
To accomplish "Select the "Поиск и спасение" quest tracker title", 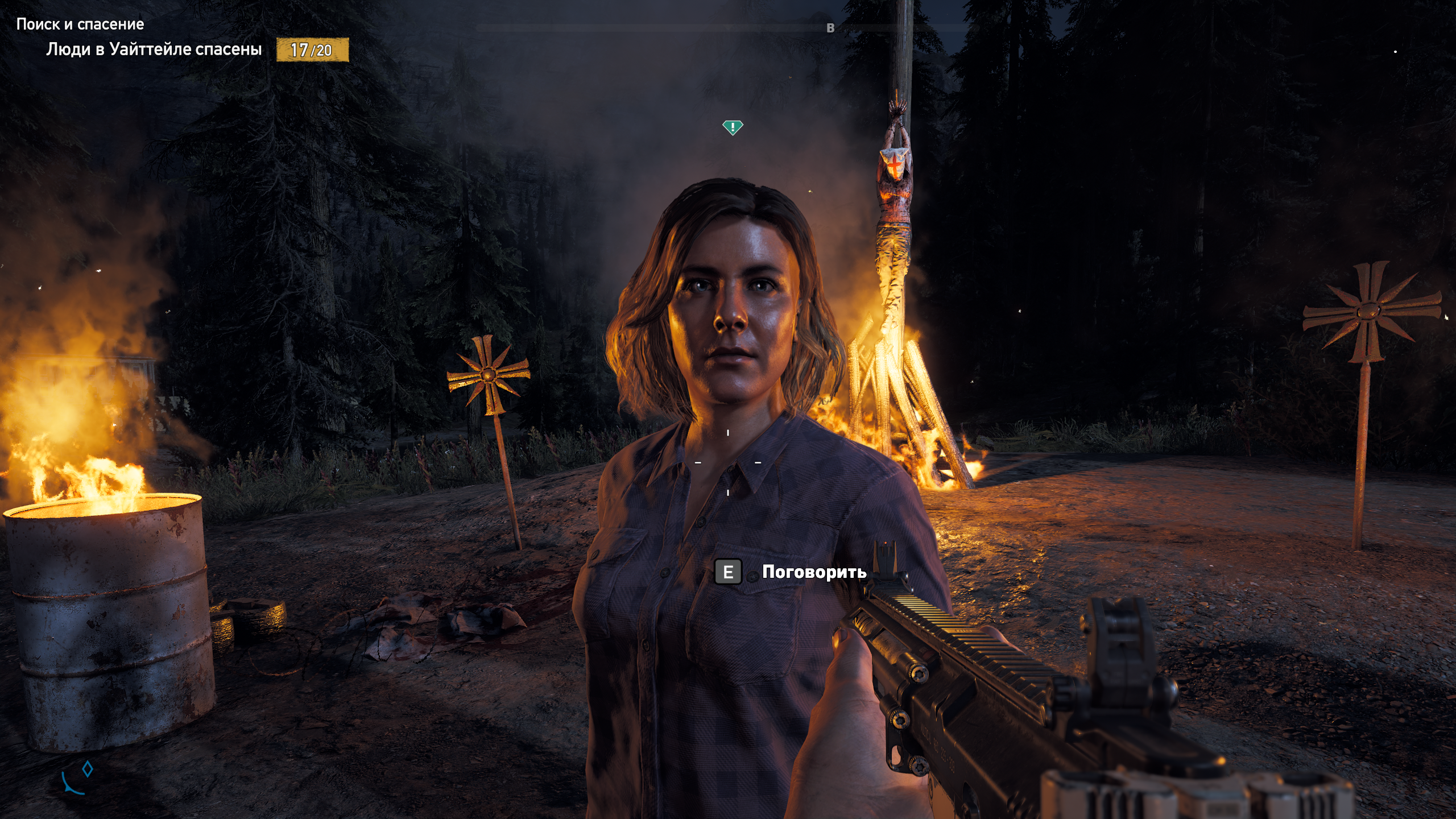I will (x=80, y=24).
